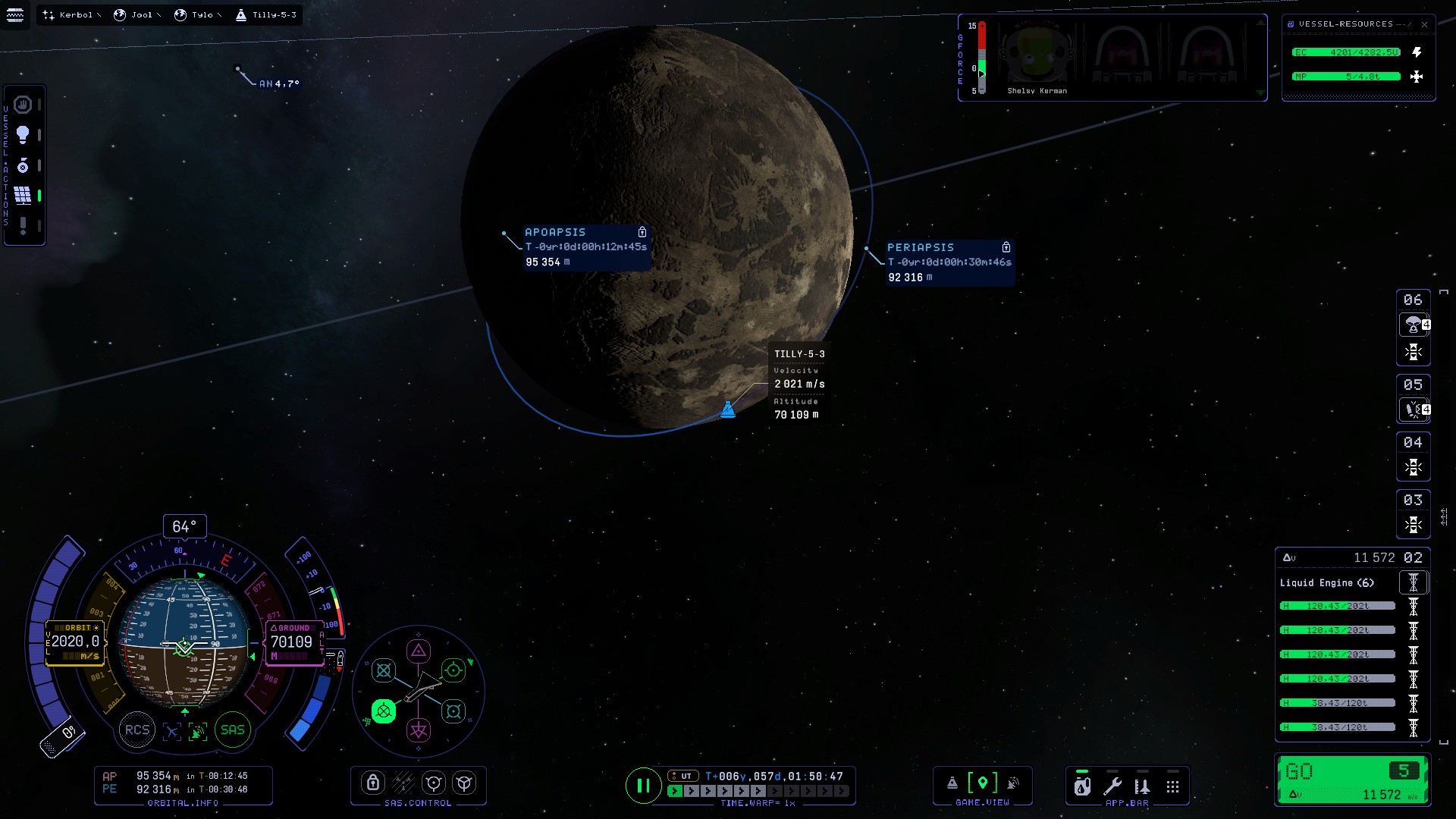
Task: Select vessel Tilly-5-3 in the breadcrumb
Action: point(267,14)
